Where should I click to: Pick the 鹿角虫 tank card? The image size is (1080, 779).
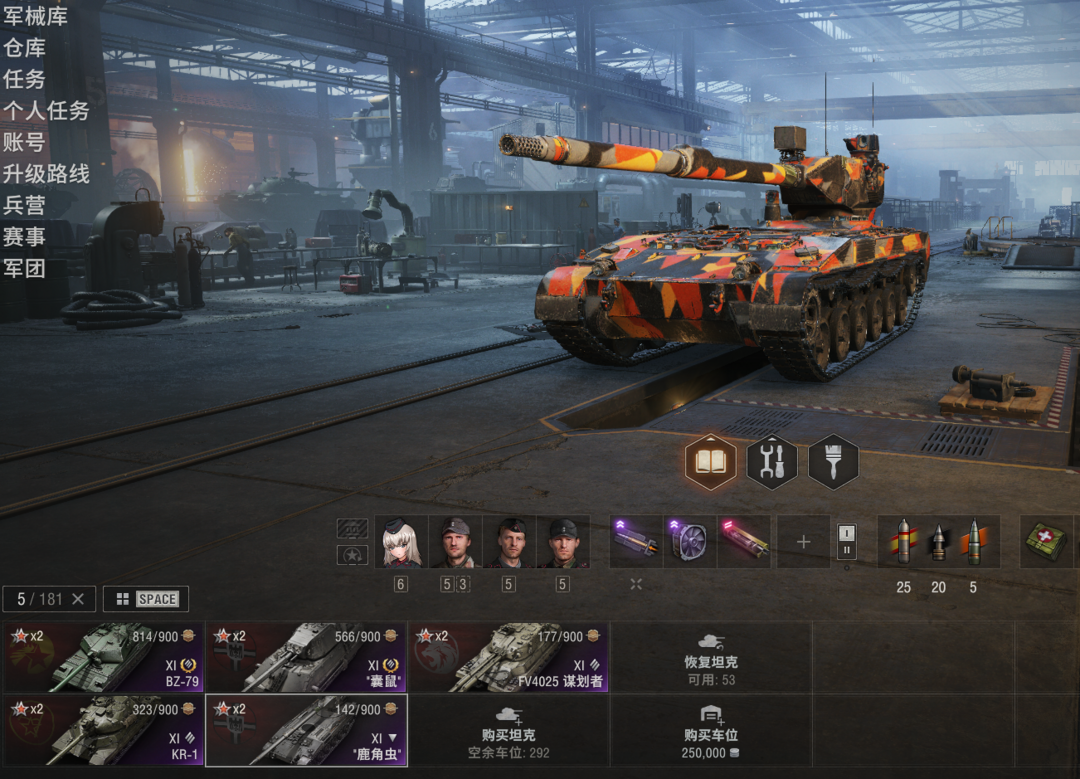pyautogui.click(x=306, y=731)
